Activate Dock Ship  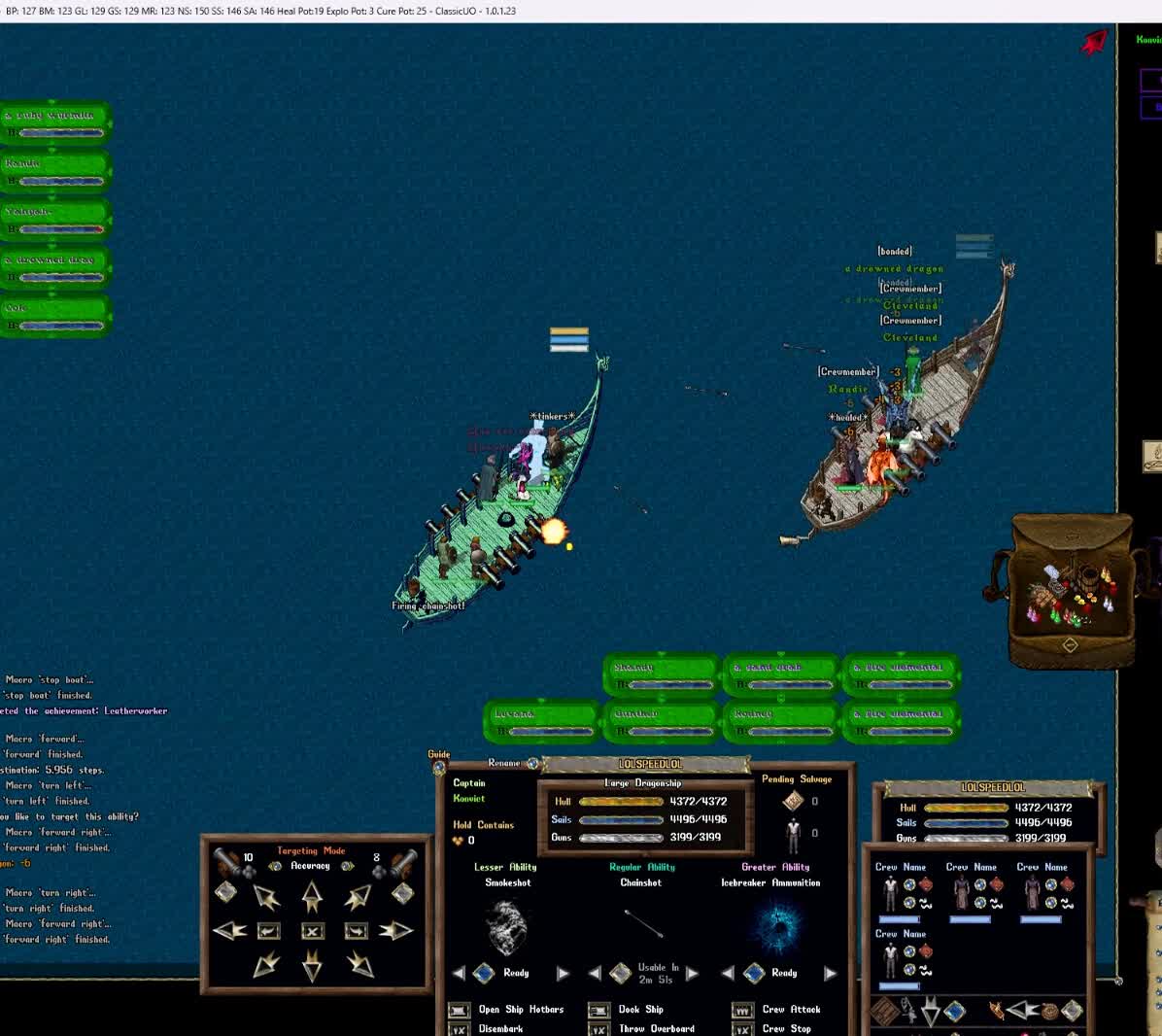coord(599,1010)
